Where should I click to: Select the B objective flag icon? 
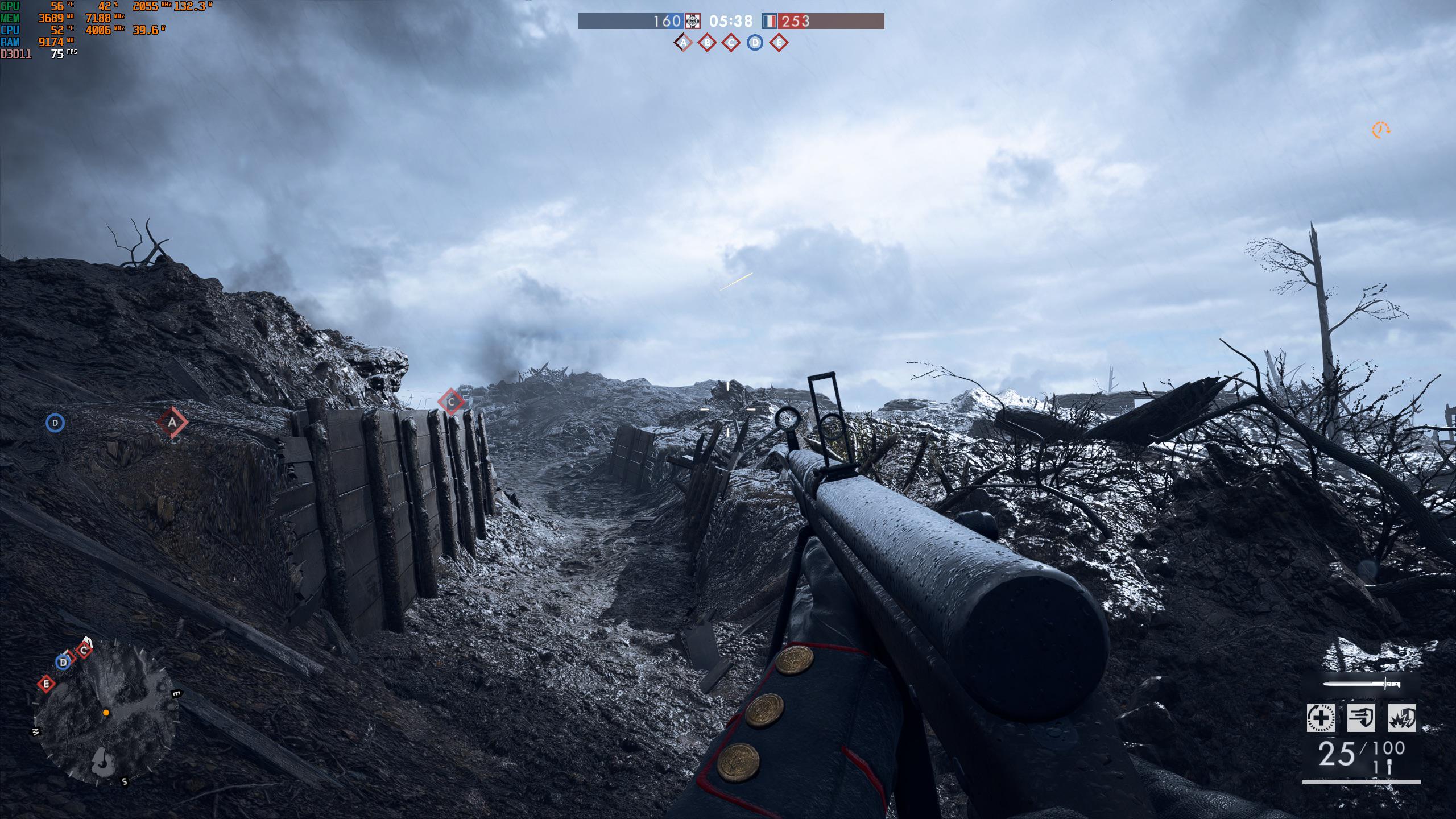pos(707,43)
